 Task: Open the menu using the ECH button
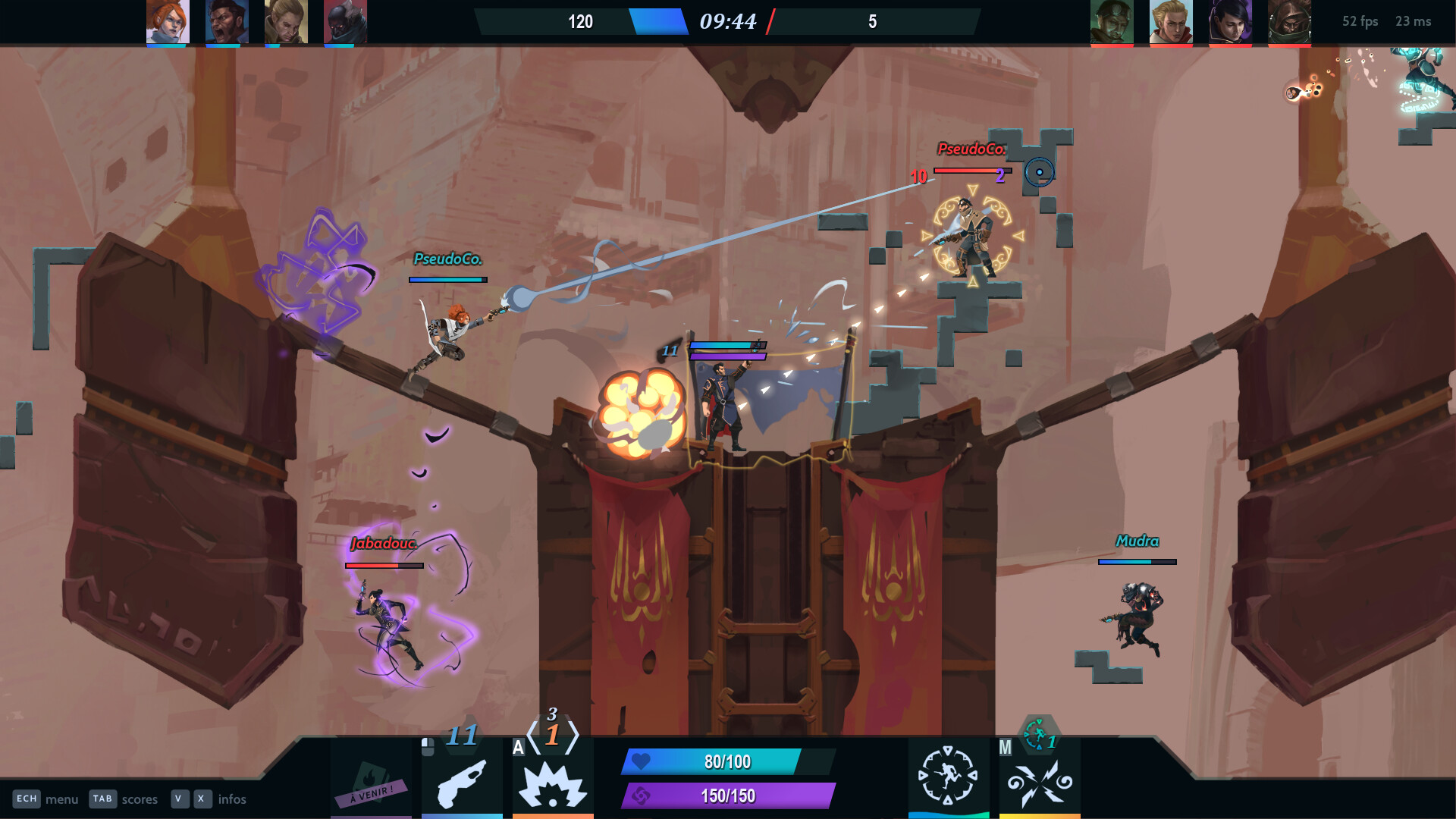pyautogui.click(x=27, y=799)
